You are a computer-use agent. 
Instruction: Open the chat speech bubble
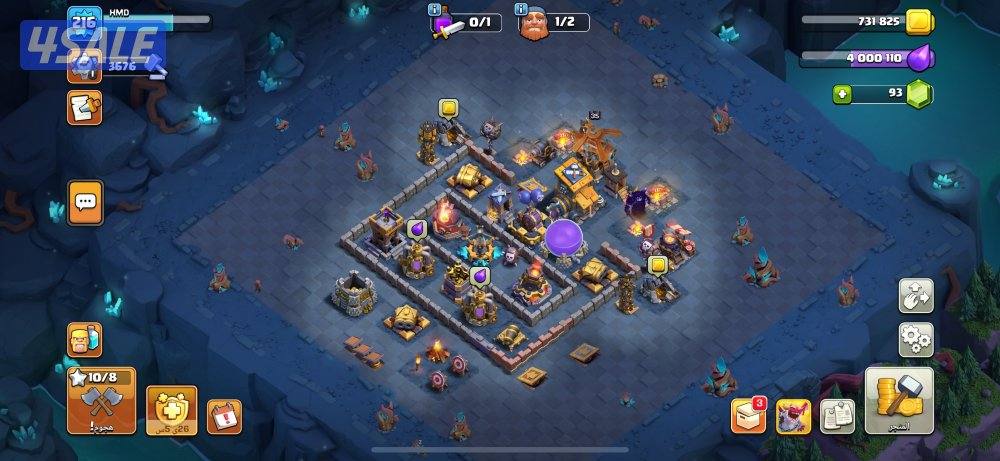coord(85,203)
